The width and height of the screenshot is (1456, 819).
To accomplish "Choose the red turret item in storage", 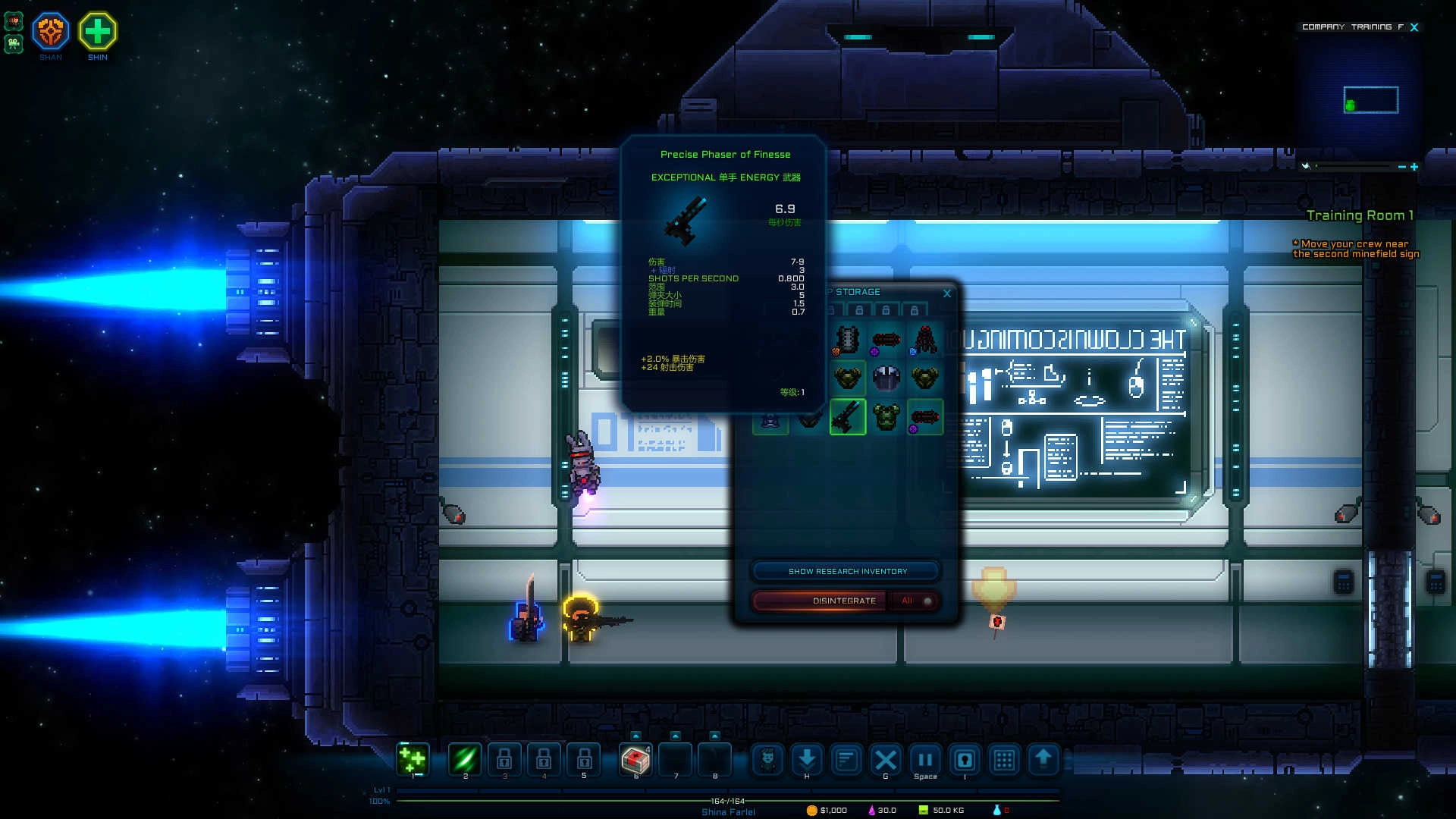I will pyautogui.click(x=924, y=339).
